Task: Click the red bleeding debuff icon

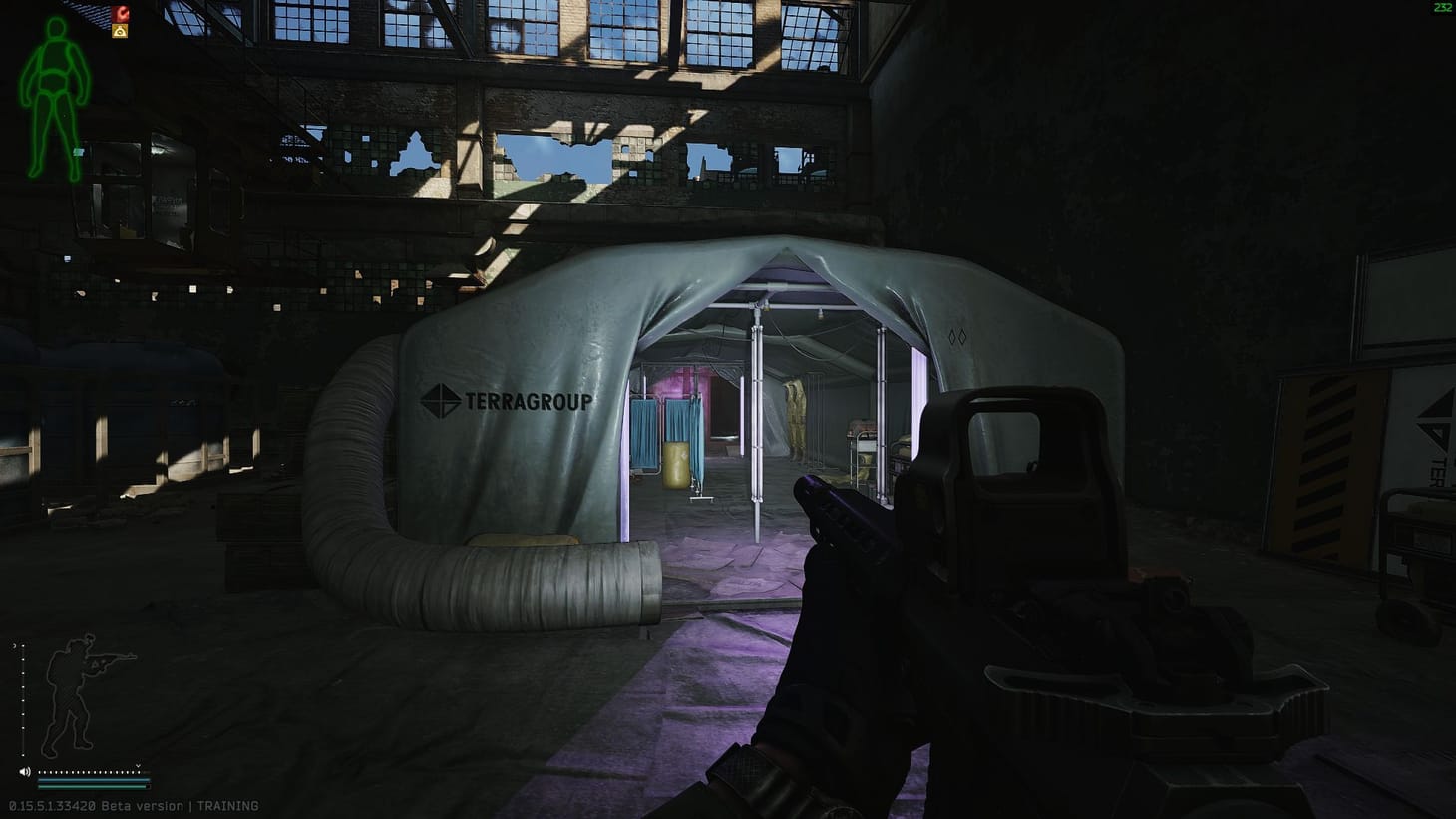Action: [x=120, y=14]
